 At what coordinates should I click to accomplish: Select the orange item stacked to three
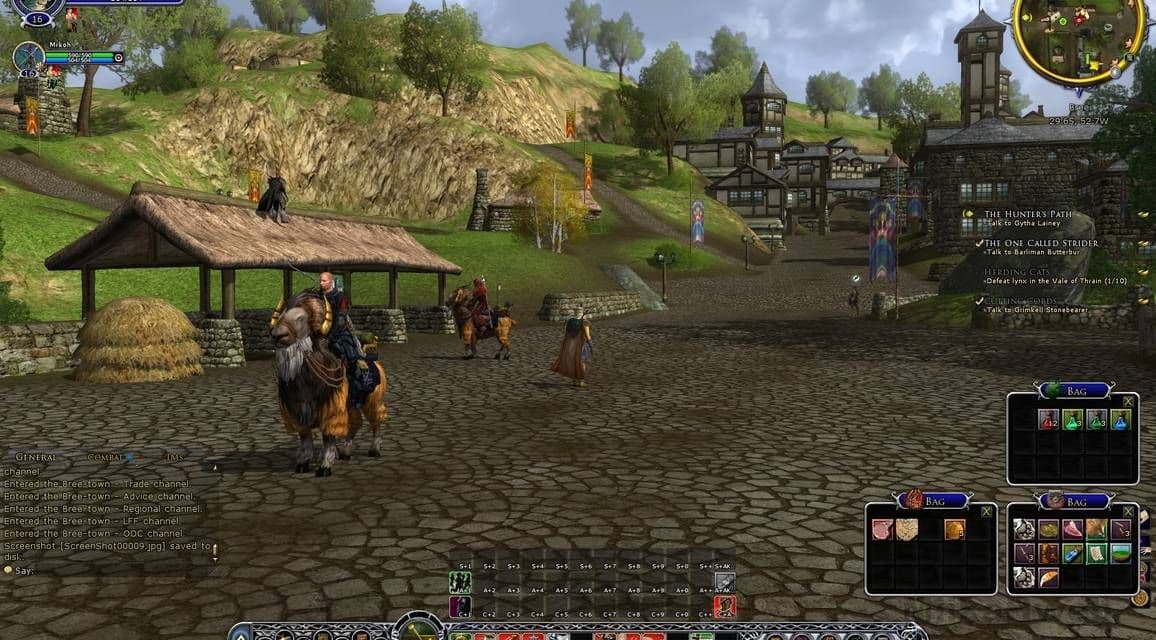point(955,530)
